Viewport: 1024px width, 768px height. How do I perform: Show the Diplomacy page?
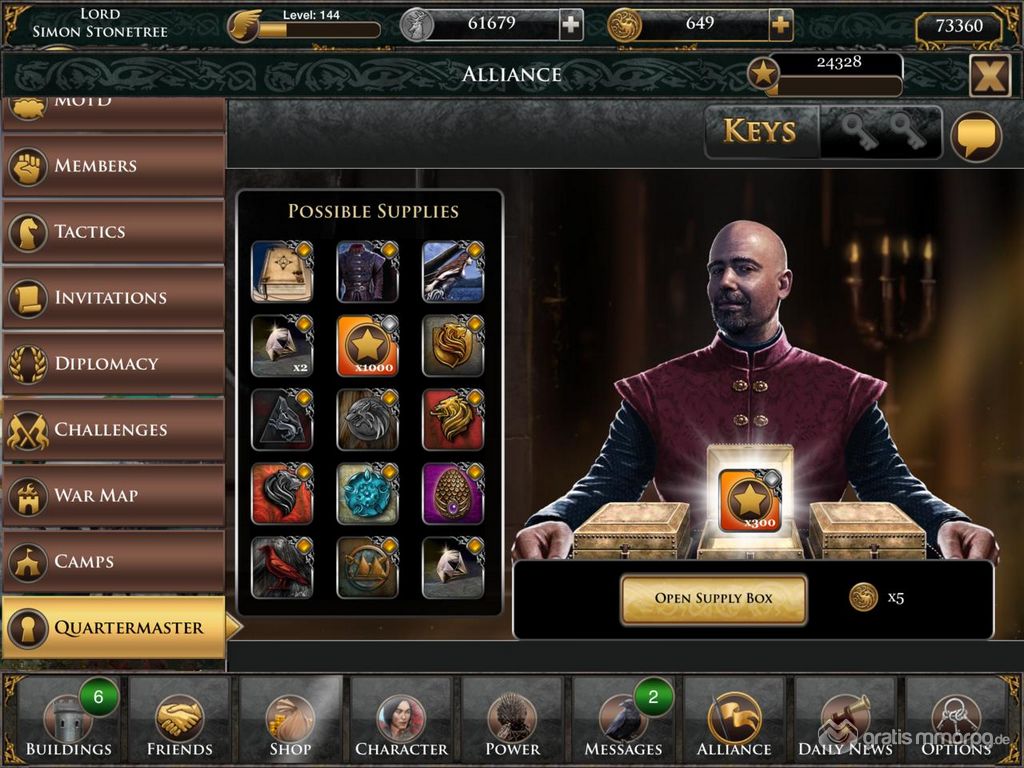tap(113, 364)
